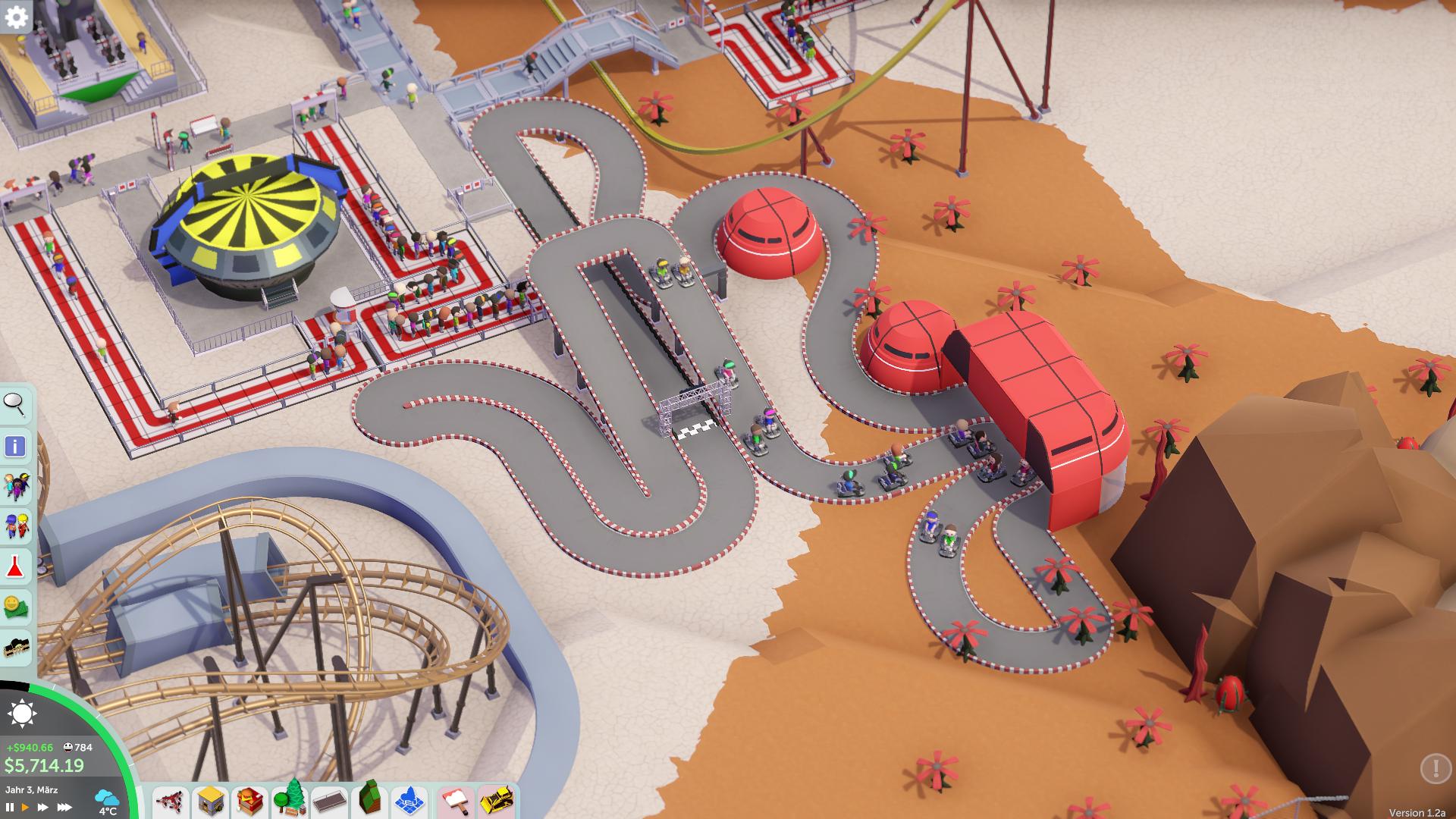This screenshot has height=819, width=1456.
Task: Open the research flask panel
Action: coord(16,566)
